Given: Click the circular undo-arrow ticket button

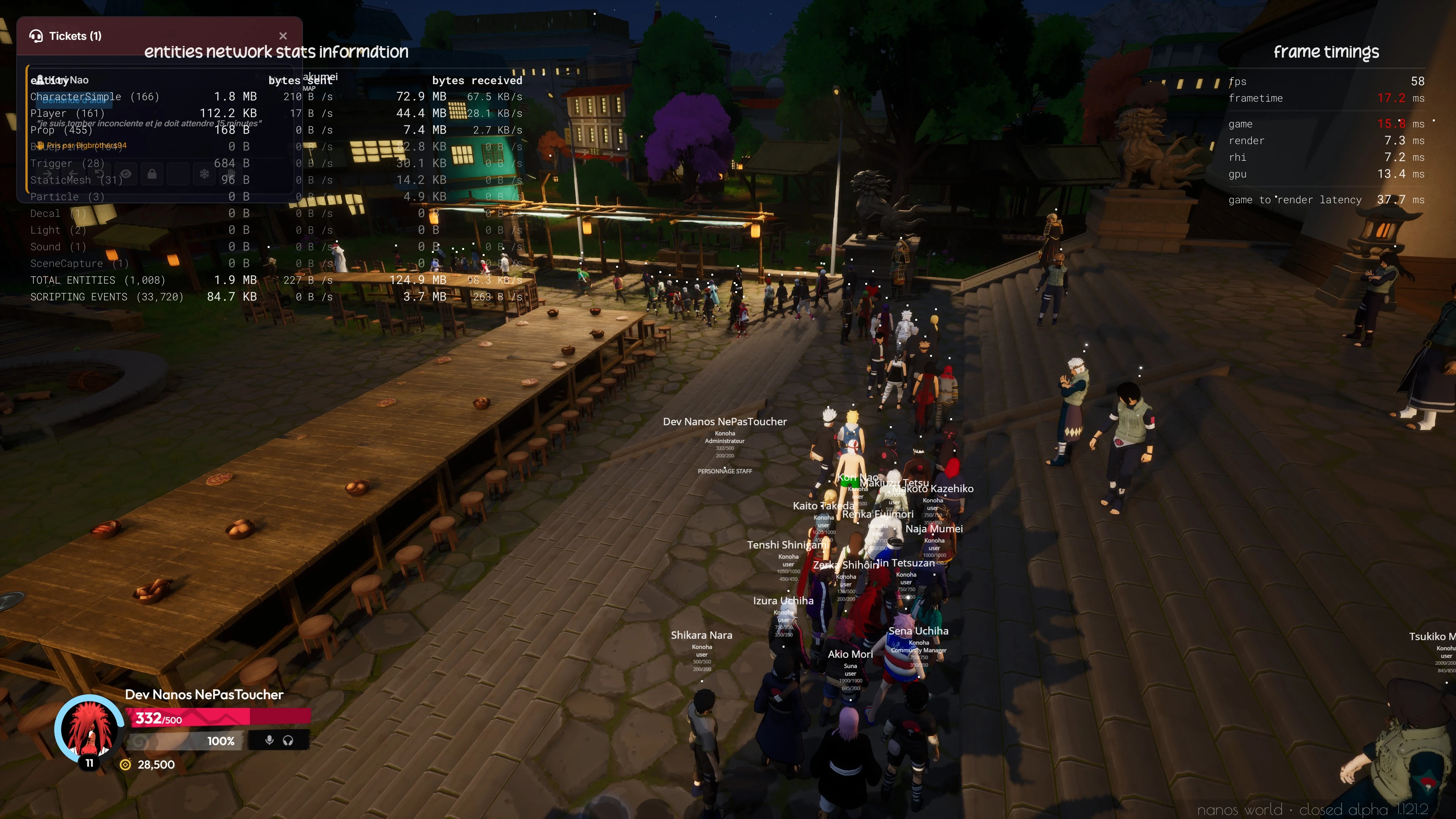Looking at the screenshot, I should [x=100, y=174].
